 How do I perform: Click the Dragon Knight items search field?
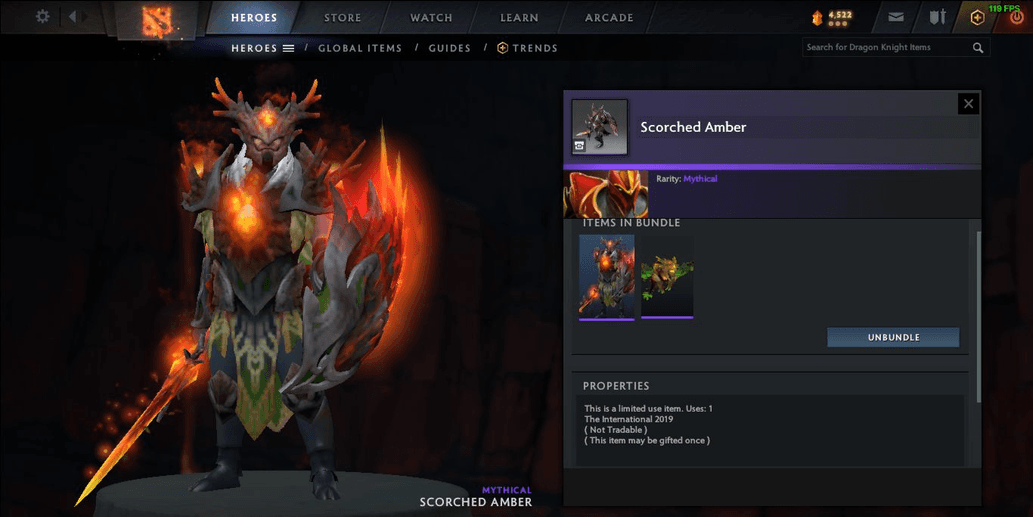click(x=885, y=47)
